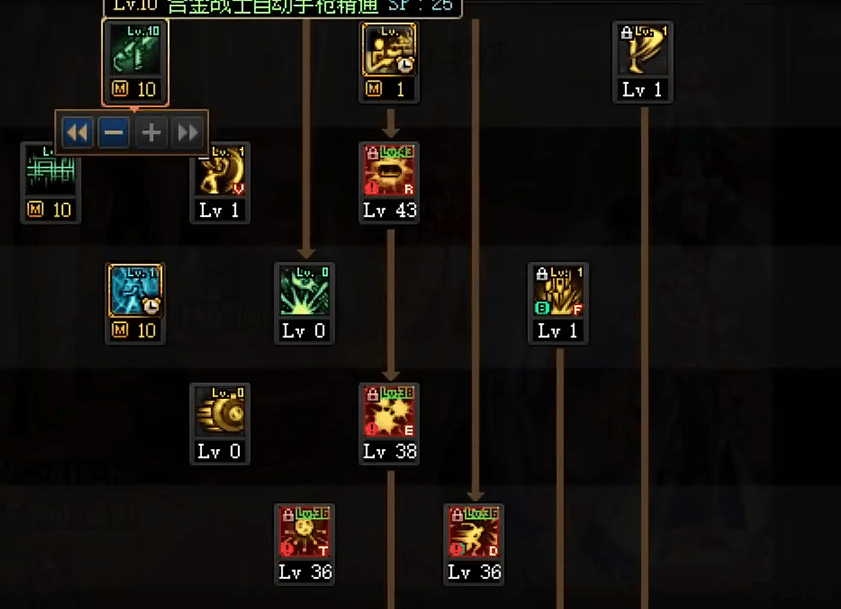The height and width of the screenshot is (609, 841).
Task: Select the gold bullet Lv 0 skill
Action: (x=220, y=412)
